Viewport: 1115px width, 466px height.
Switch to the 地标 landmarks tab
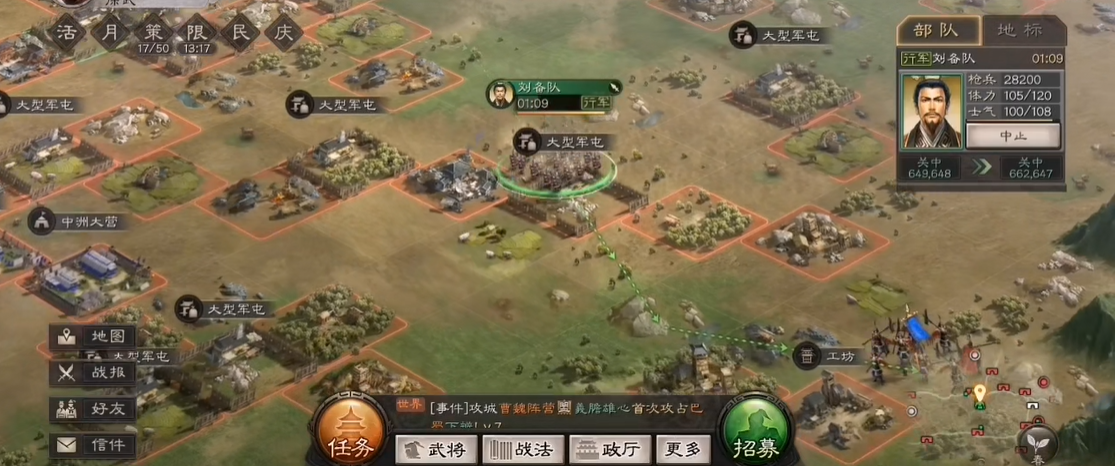1021,30
